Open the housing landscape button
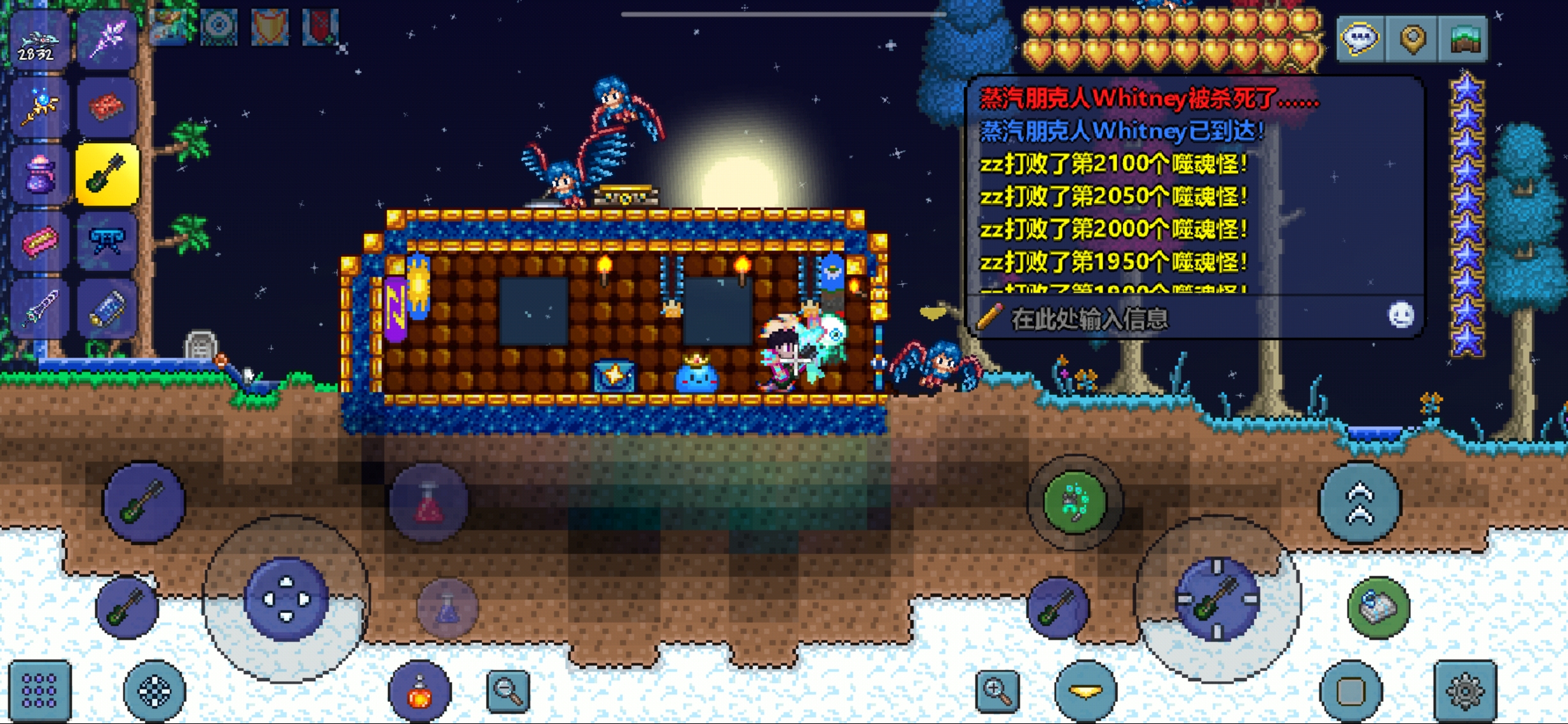Viewport: 1568px width, 724px height. (1464, 40)
